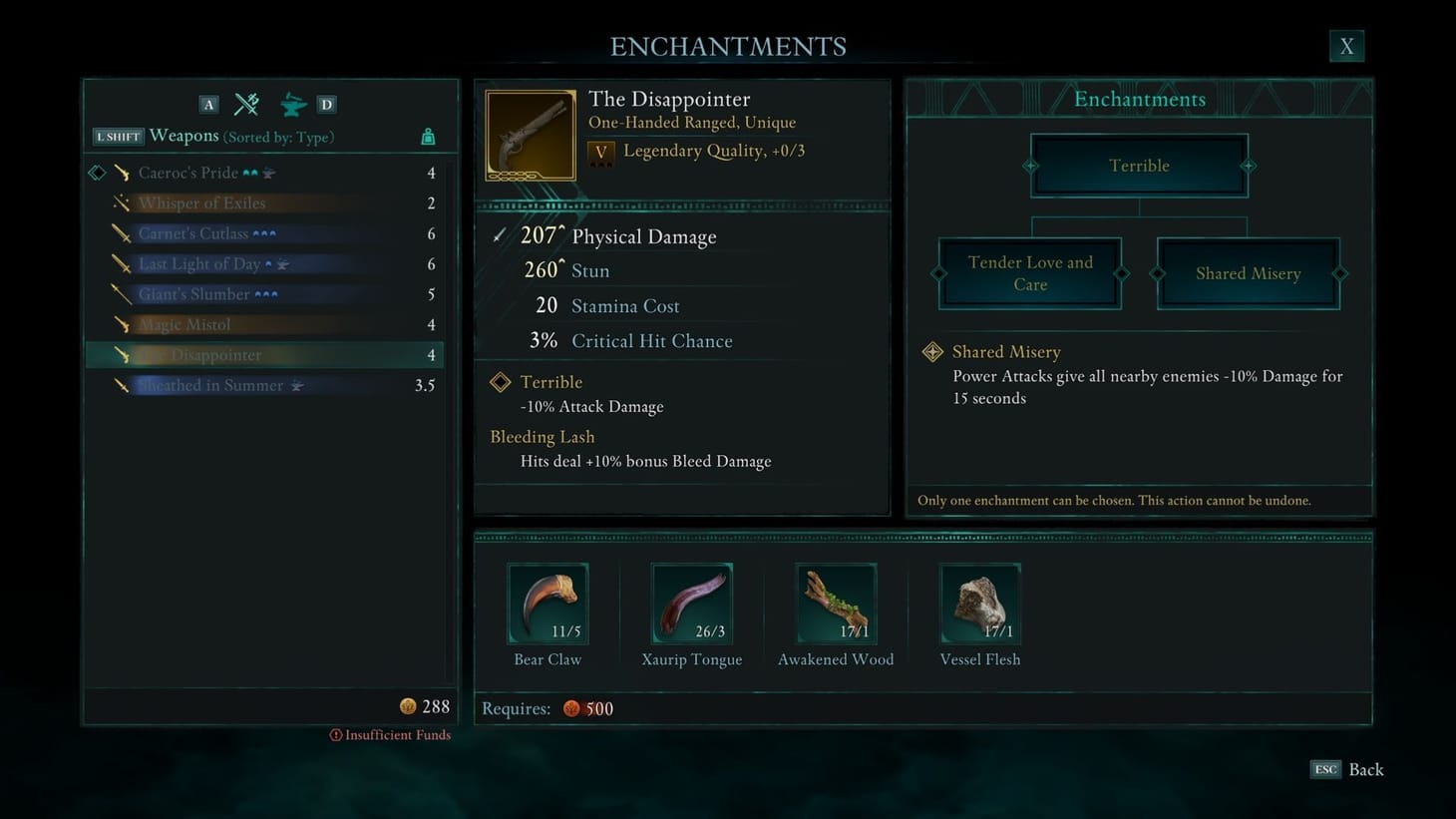The image size is (1456, 819).
Task: Click the sword icon next to Caeroc's Pride
Action: pos(123,172)
